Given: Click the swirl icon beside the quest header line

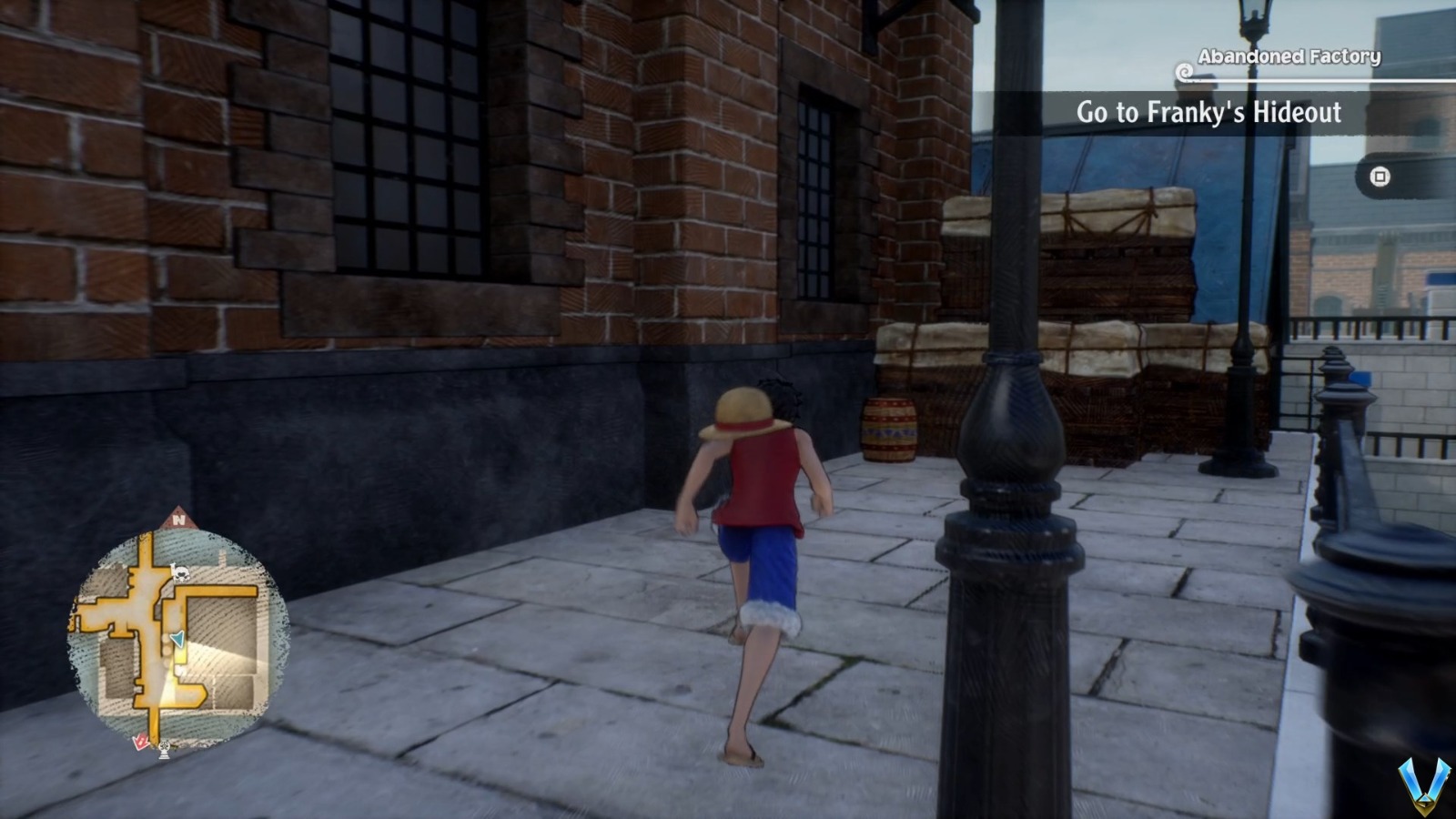Looking at the screenshot, I should point(1184,72).
